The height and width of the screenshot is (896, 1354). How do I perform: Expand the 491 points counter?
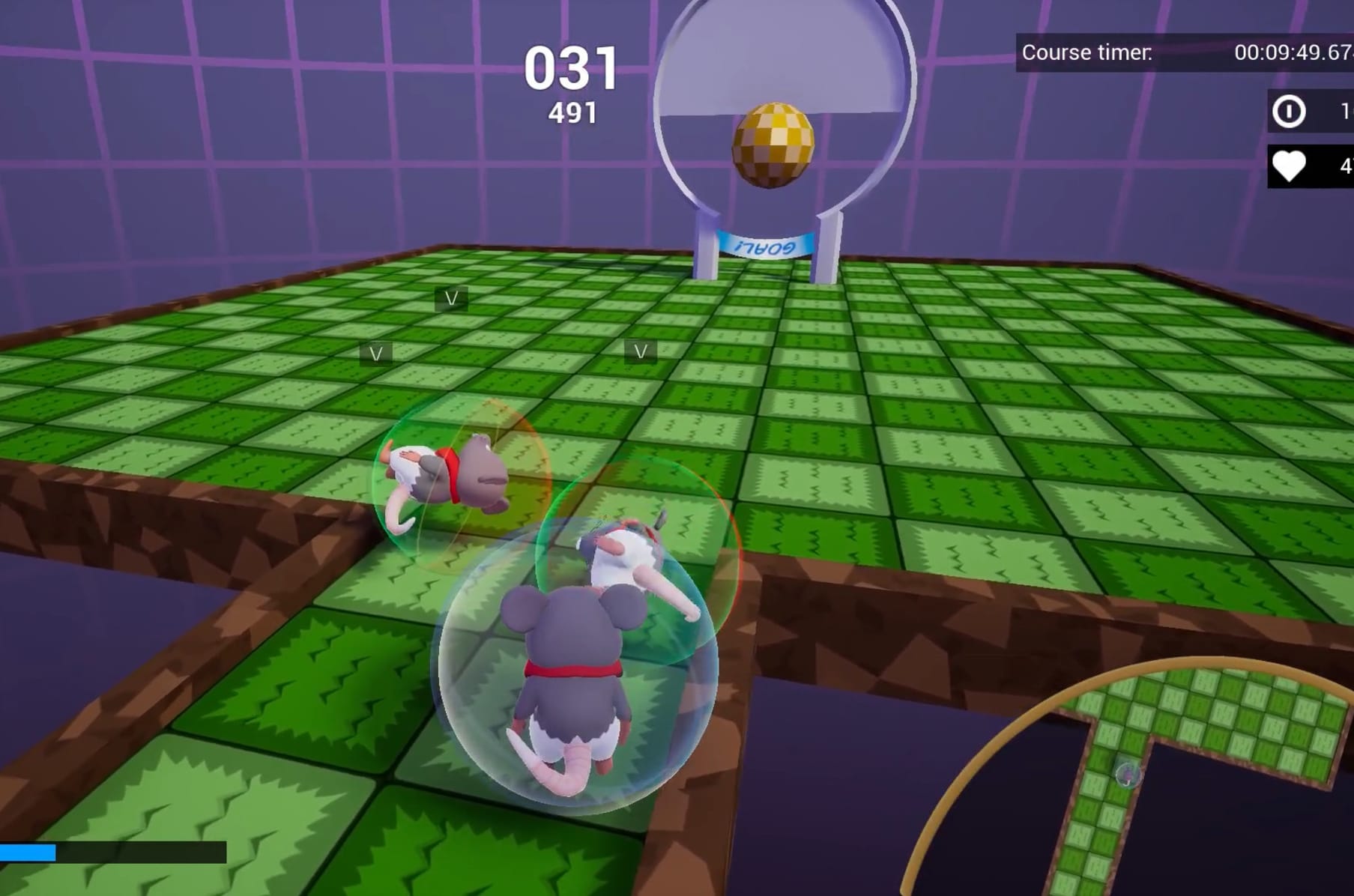tap(573, 112)
